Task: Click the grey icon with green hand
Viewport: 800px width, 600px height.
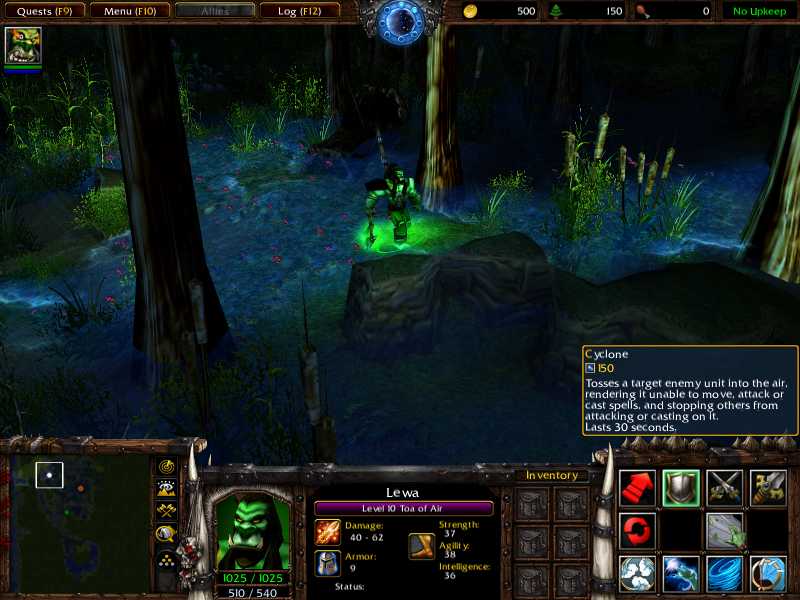Action: pos(725,530)
